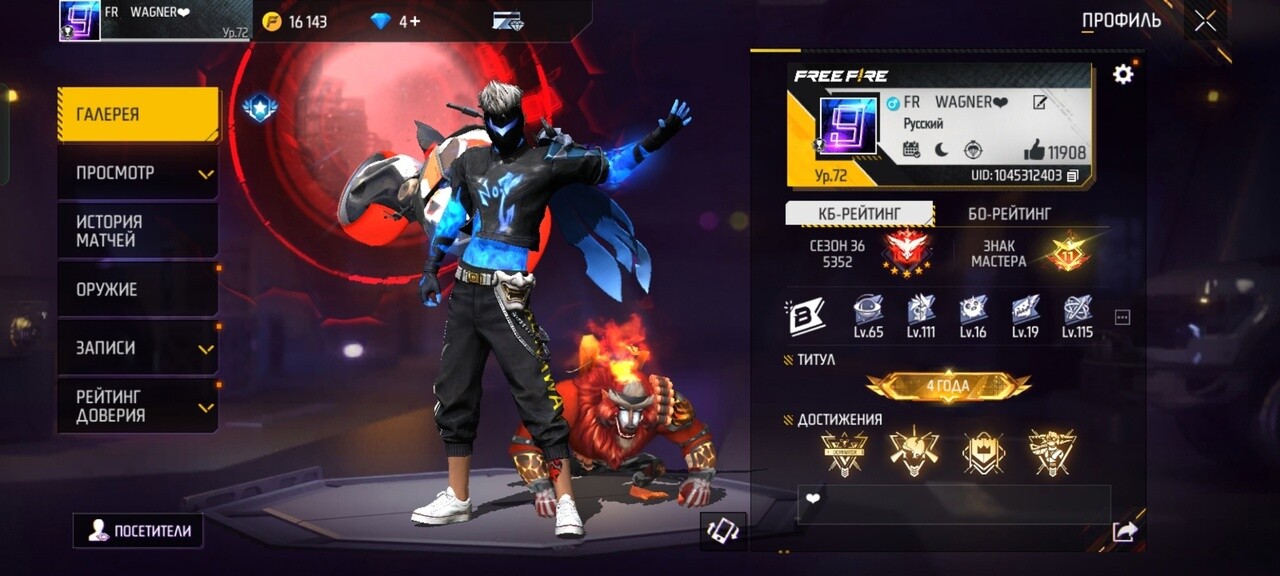
Task: Click the thumbs-up likes icon
Action: [x=1034, y=151]
